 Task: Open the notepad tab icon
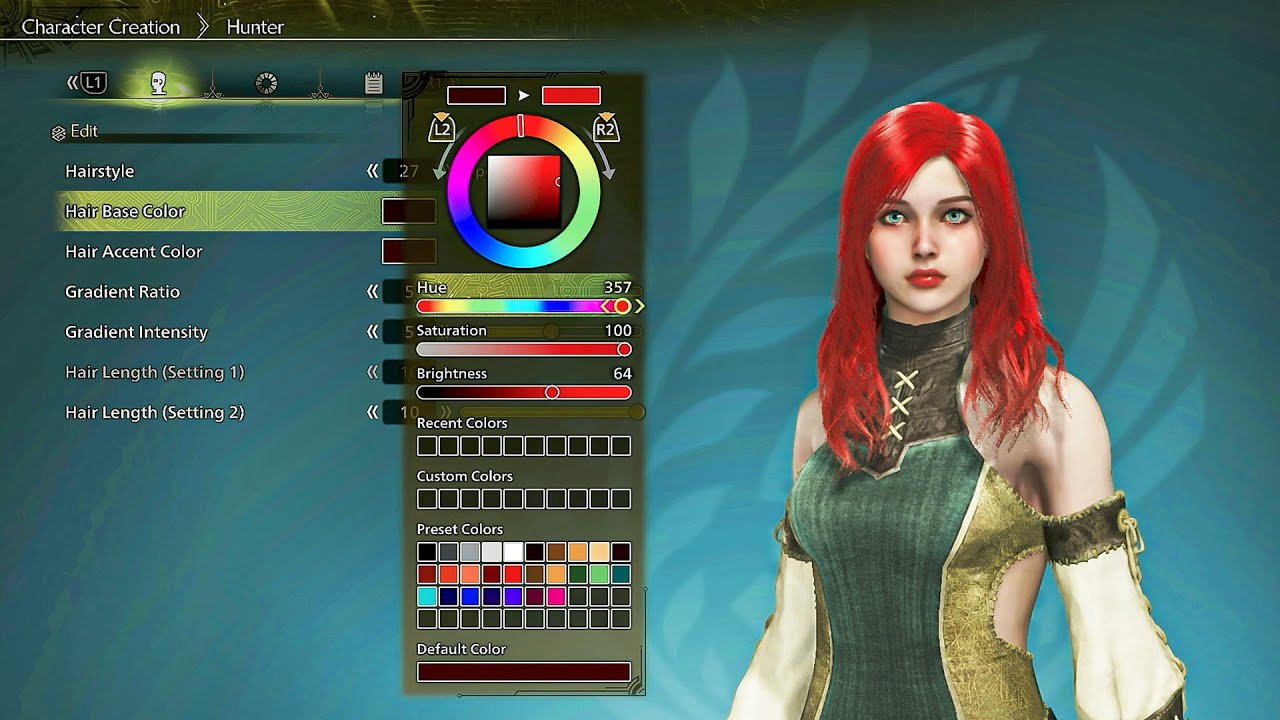pyautogui.click(x=372, y=83)
